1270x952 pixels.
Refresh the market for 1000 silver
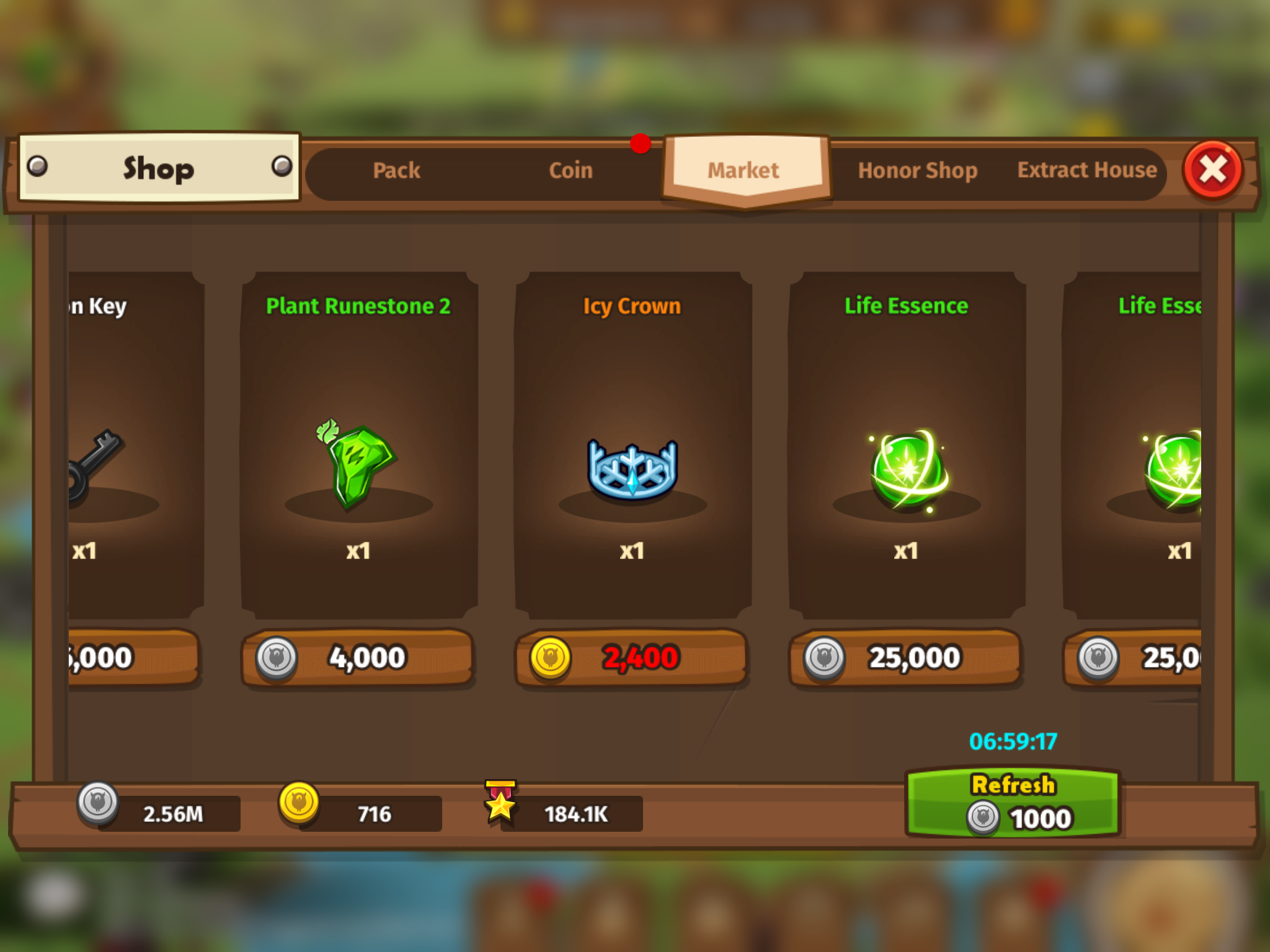pos(1013,803)
